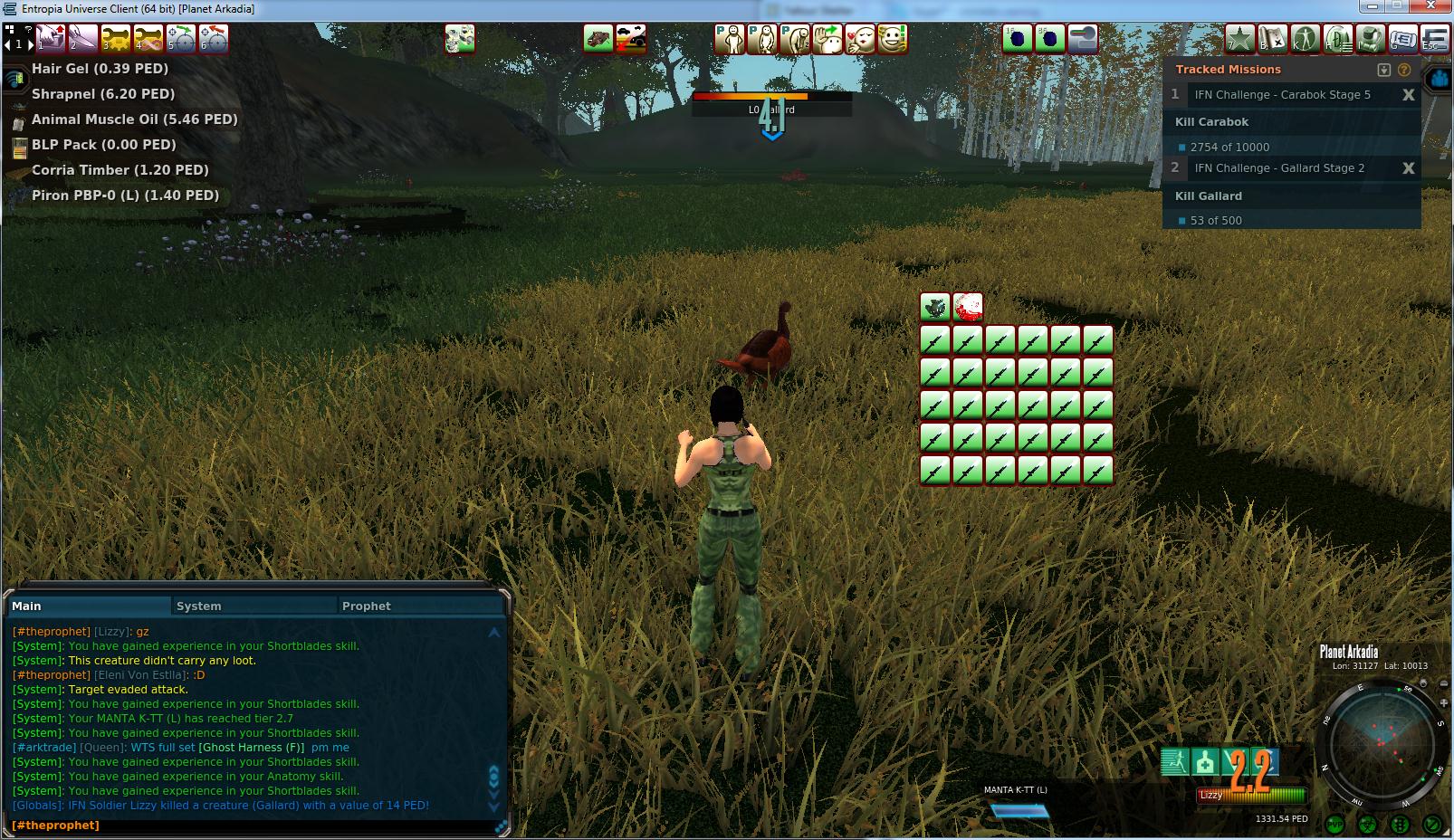Remove the Gallard Stage 2 tracked mission

1408,168
